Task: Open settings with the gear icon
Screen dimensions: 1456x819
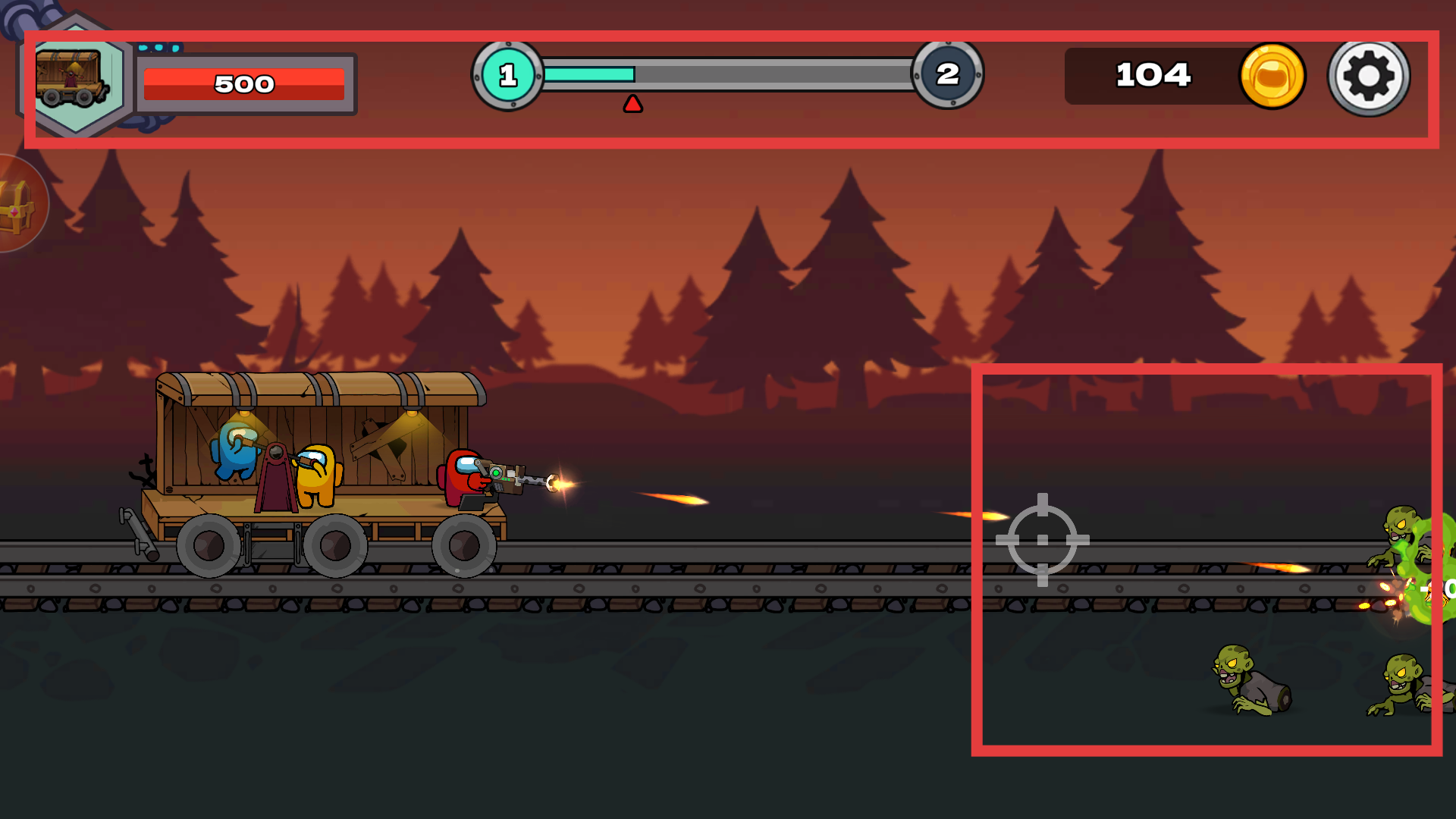Action: pyautogui.click(x=1369, y=76)
